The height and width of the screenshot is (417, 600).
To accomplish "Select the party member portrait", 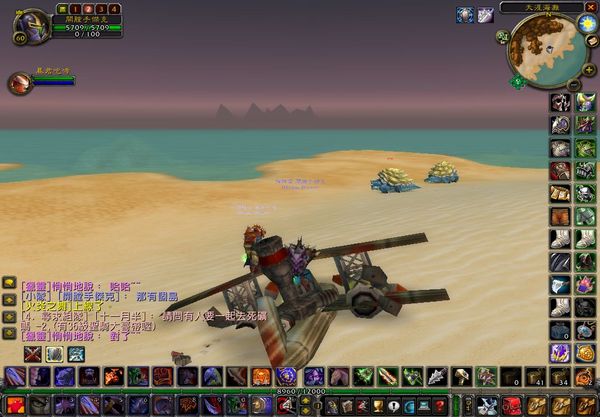I will (x=19, y=84).
